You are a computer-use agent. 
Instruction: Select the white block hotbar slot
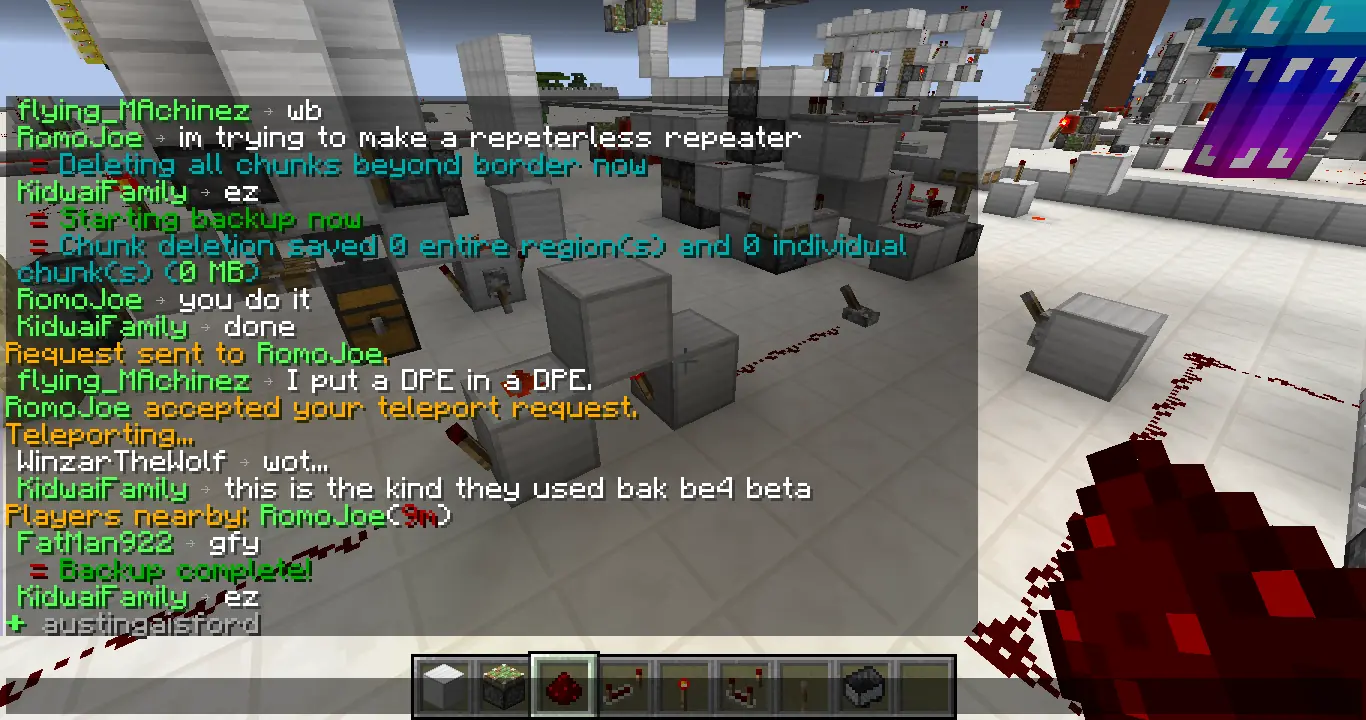(444, 687)
